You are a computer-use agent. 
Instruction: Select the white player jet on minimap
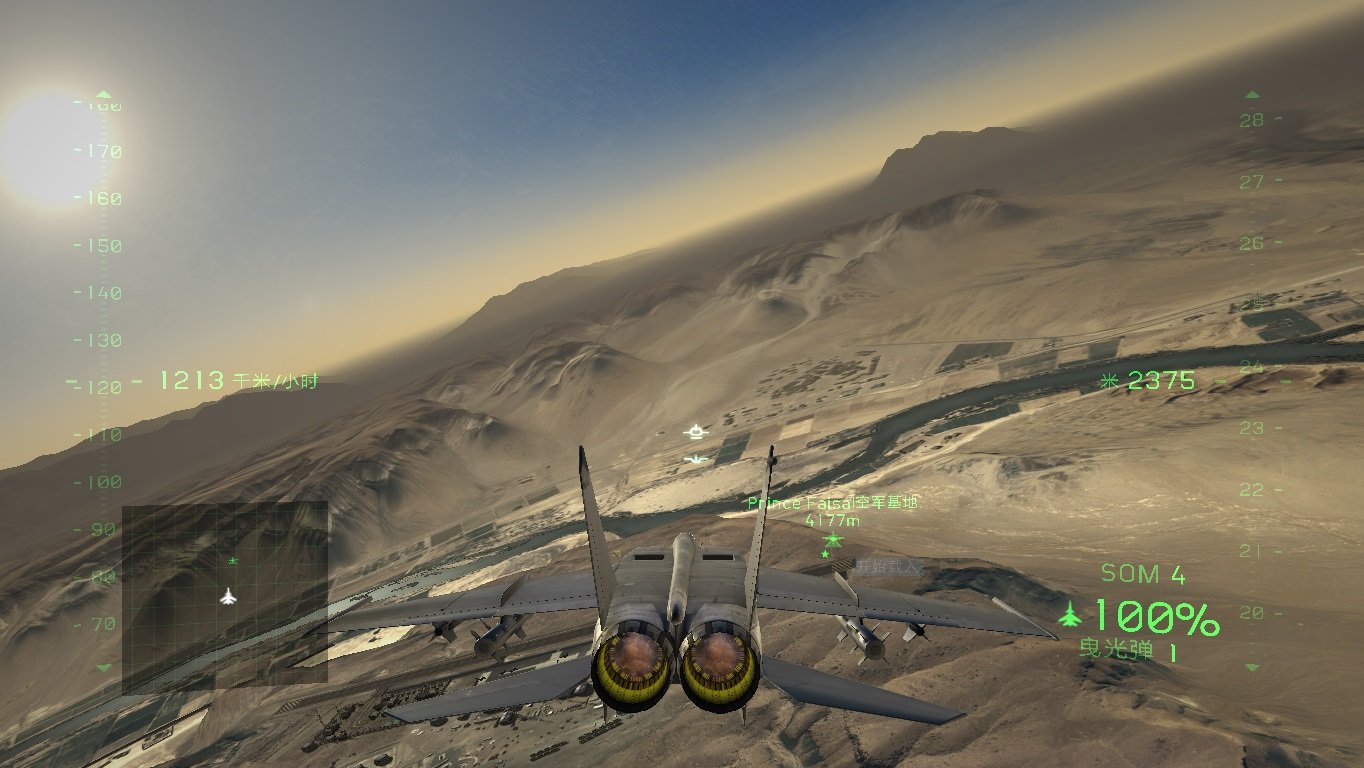[229, 597]
